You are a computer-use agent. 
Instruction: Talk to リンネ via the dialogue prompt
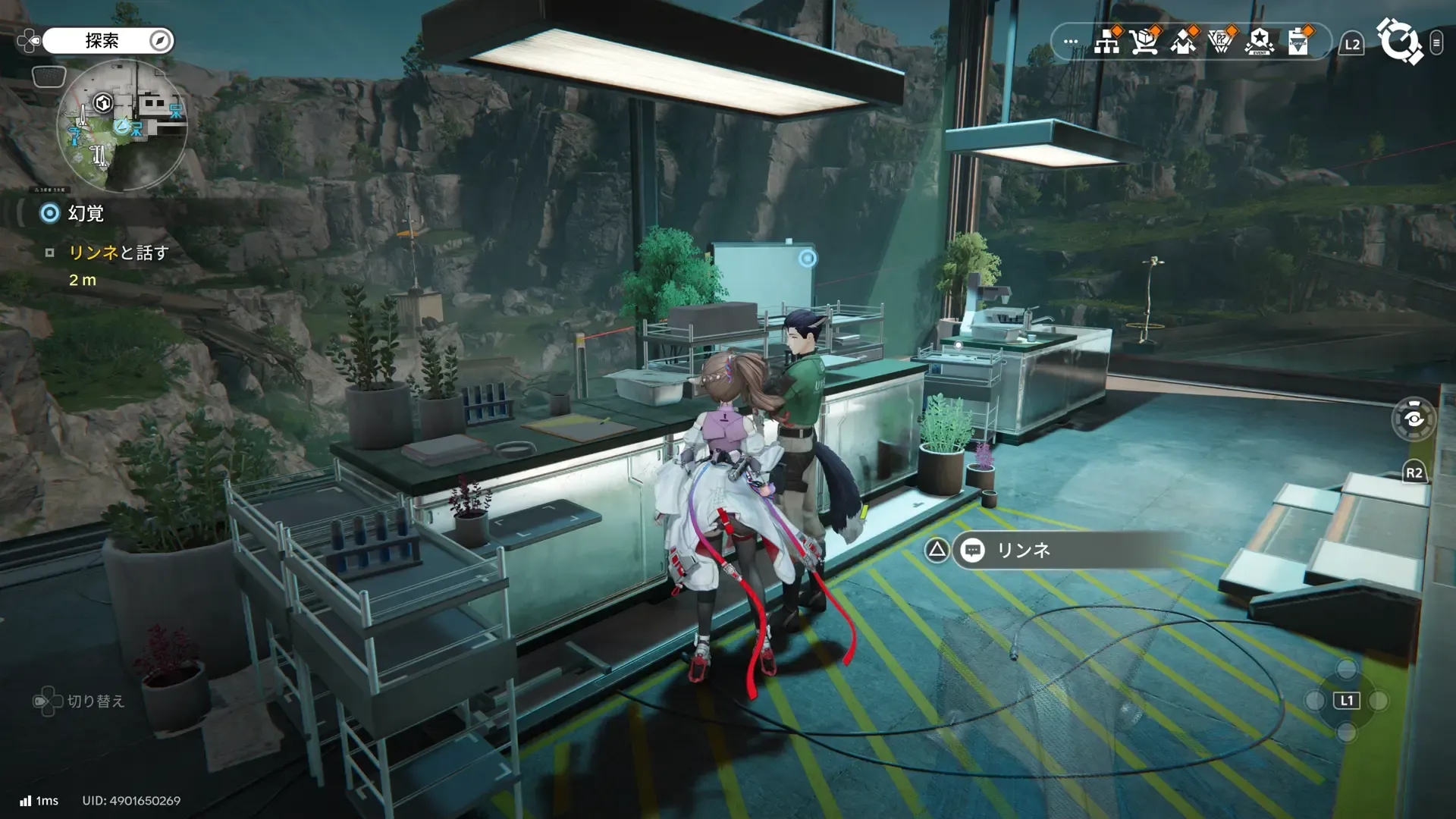(x=1023, y=551)
